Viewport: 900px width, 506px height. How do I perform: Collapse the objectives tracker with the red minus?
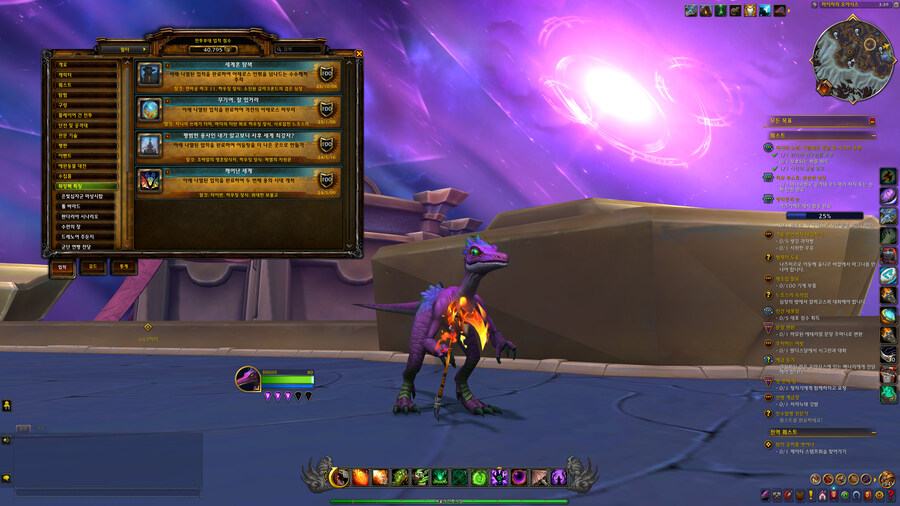pos(872,121)
